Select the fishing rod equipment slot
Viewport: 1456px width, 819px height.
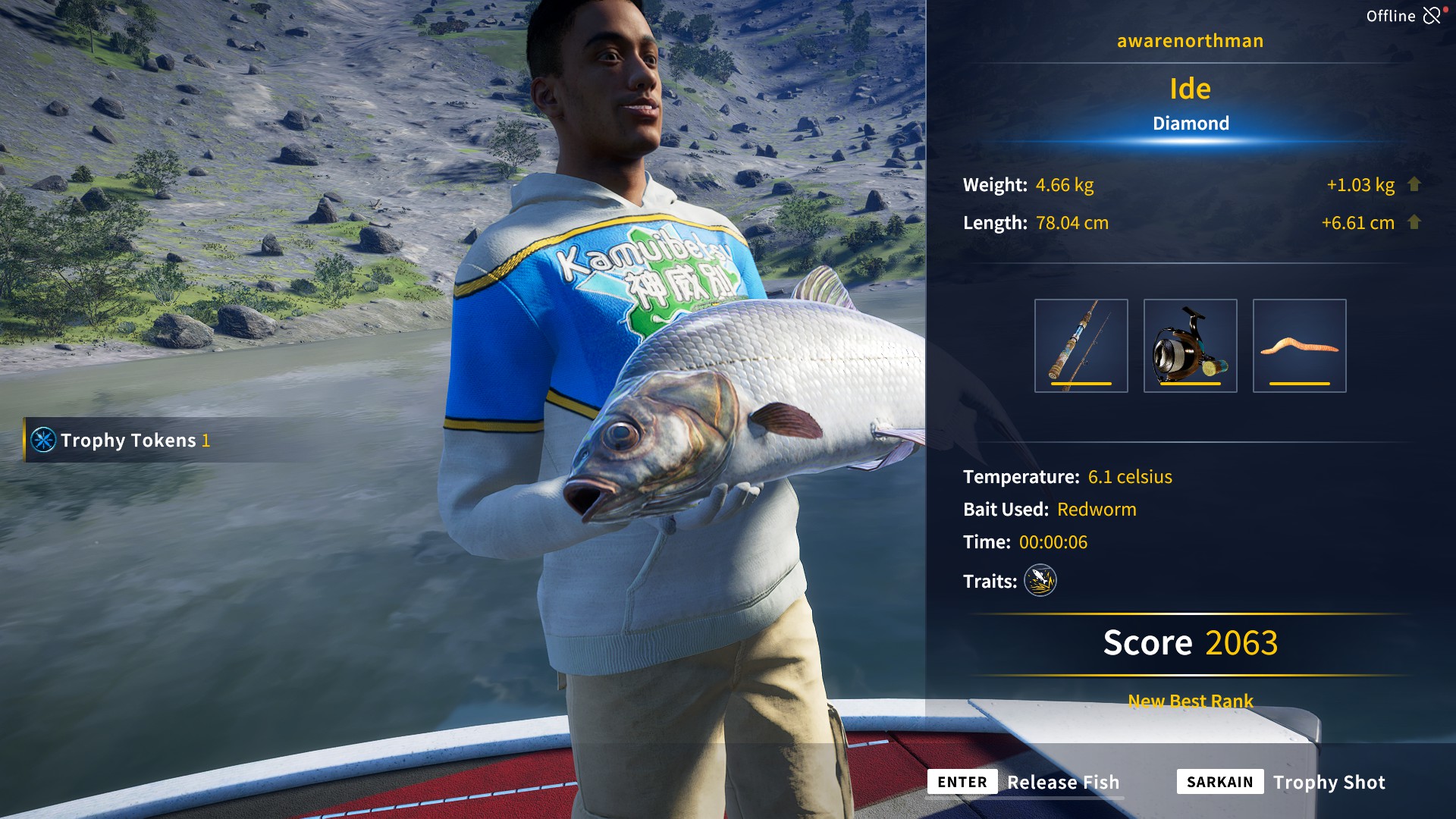pos(1081,346)
